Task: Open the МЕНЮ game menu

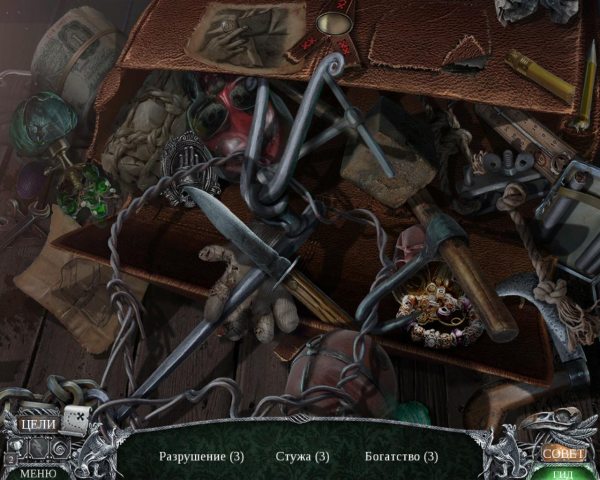Action: 37,473
